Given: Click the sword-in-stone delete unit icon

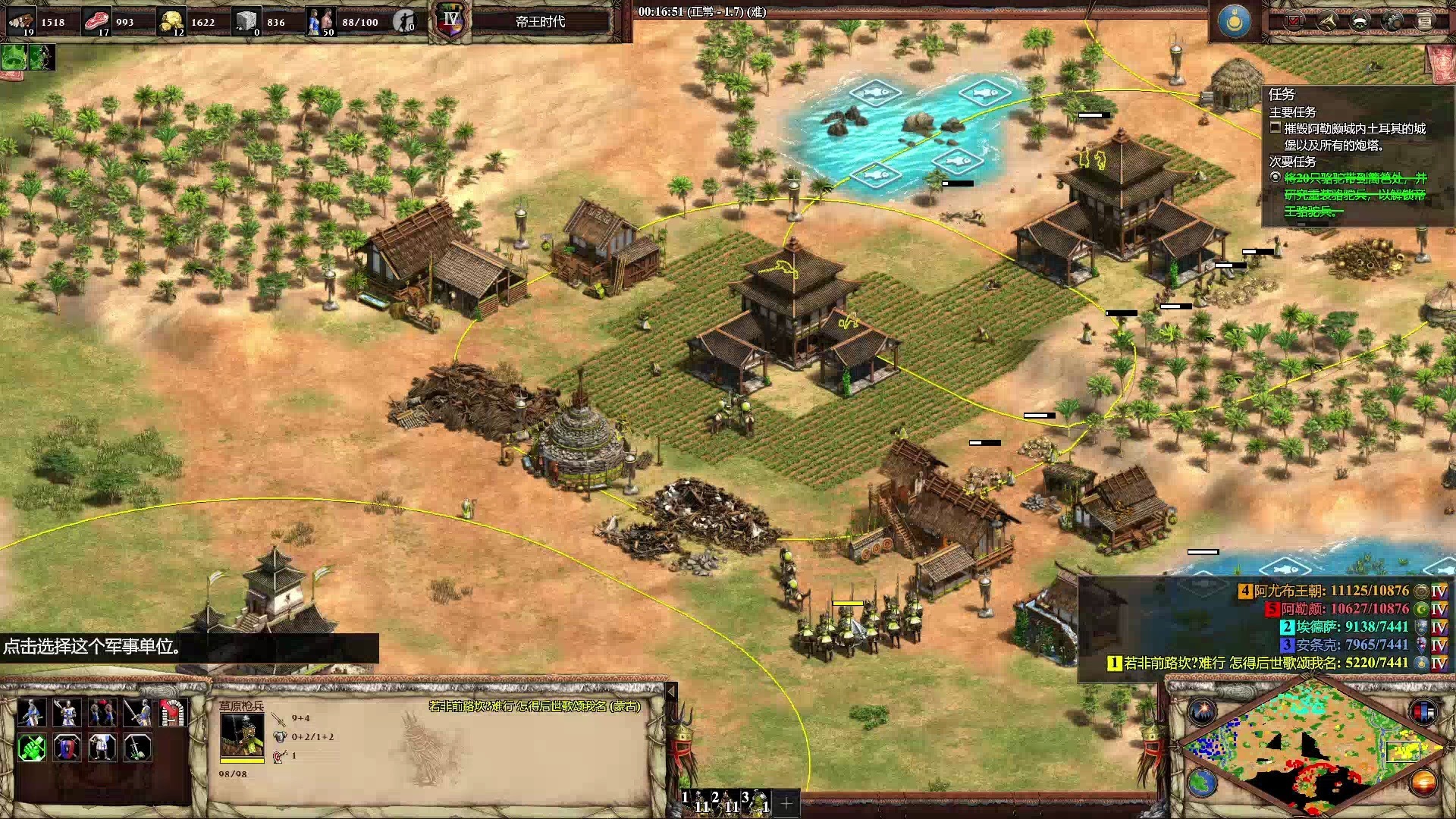Looking at the screenshot, I should click(x=138, y=748).
